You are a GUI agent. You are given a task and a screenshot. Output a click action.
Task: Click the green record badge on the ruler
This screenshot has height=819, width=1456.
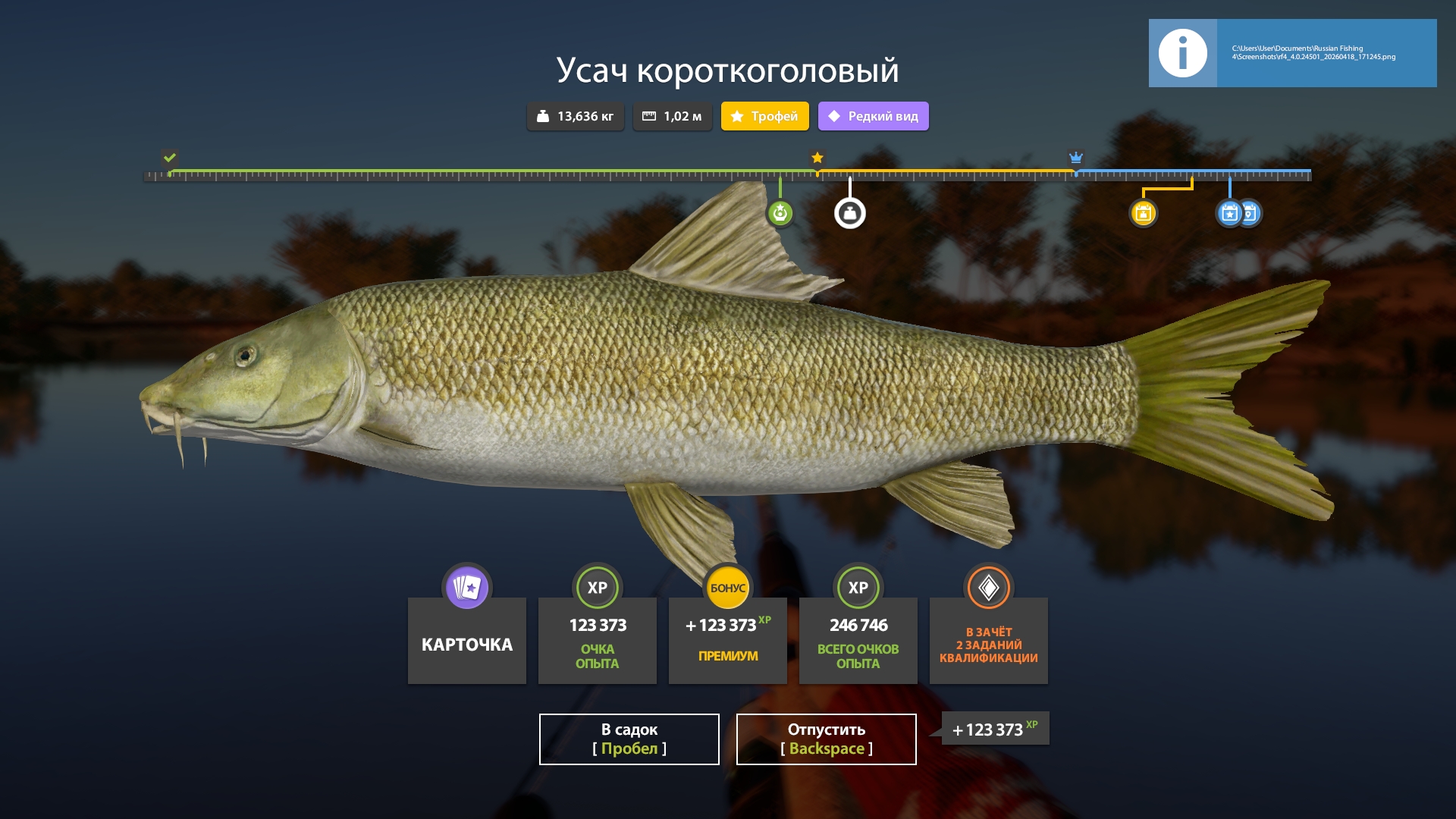point(780,213)
